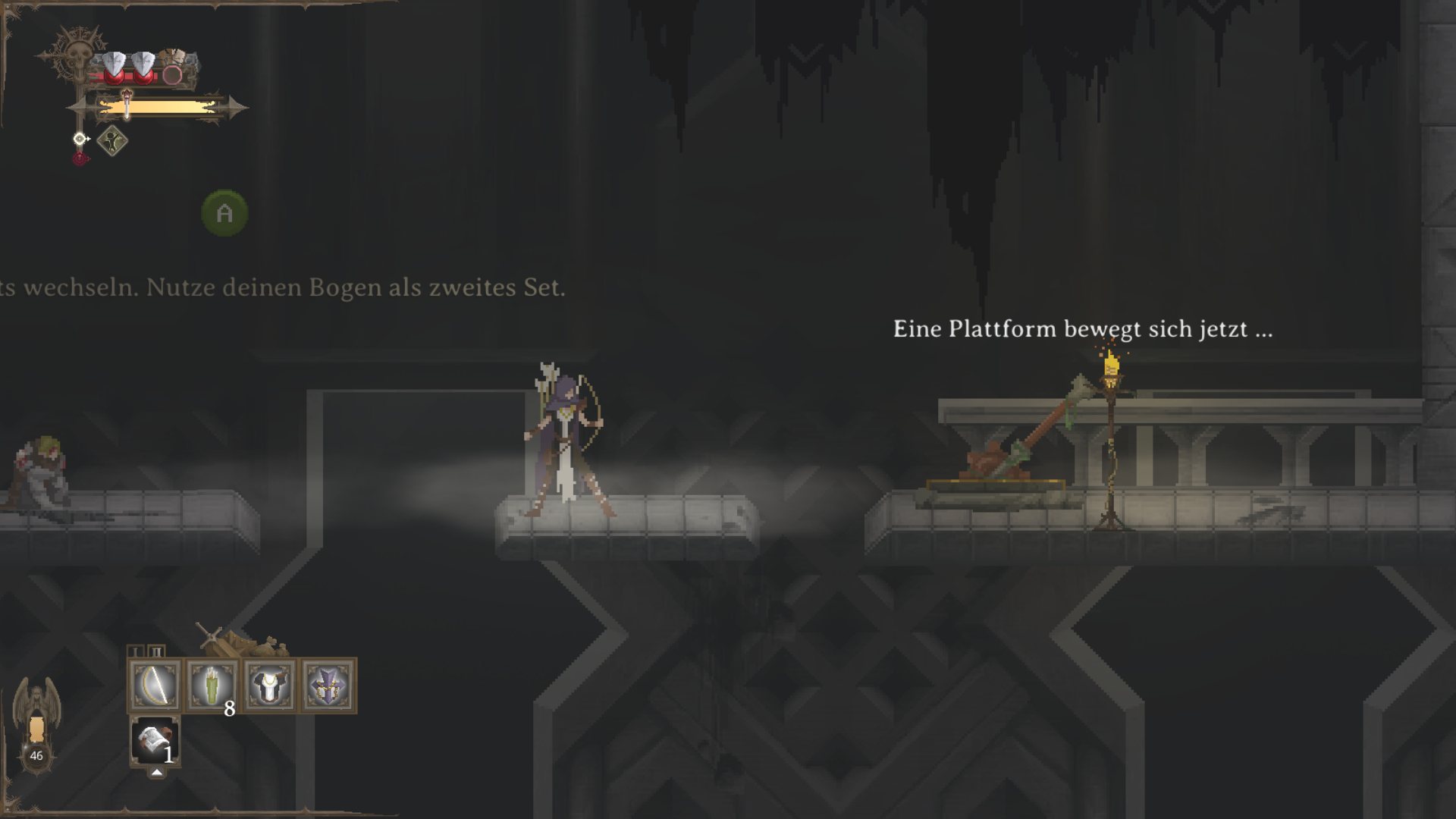Select the purple cross amulet slot
Image resolution: width=1456 pixels, height=819 pixels.
point(328,685)
